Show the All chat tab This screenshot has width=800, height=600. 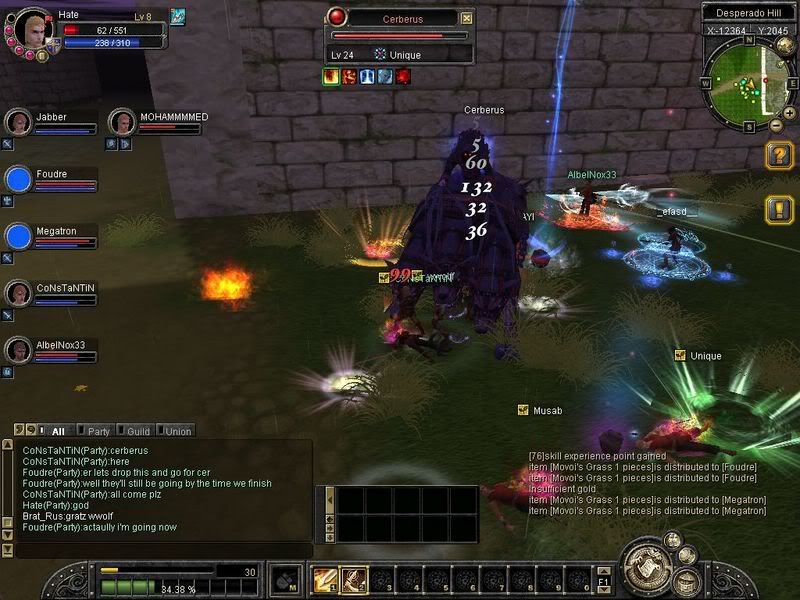56,431
